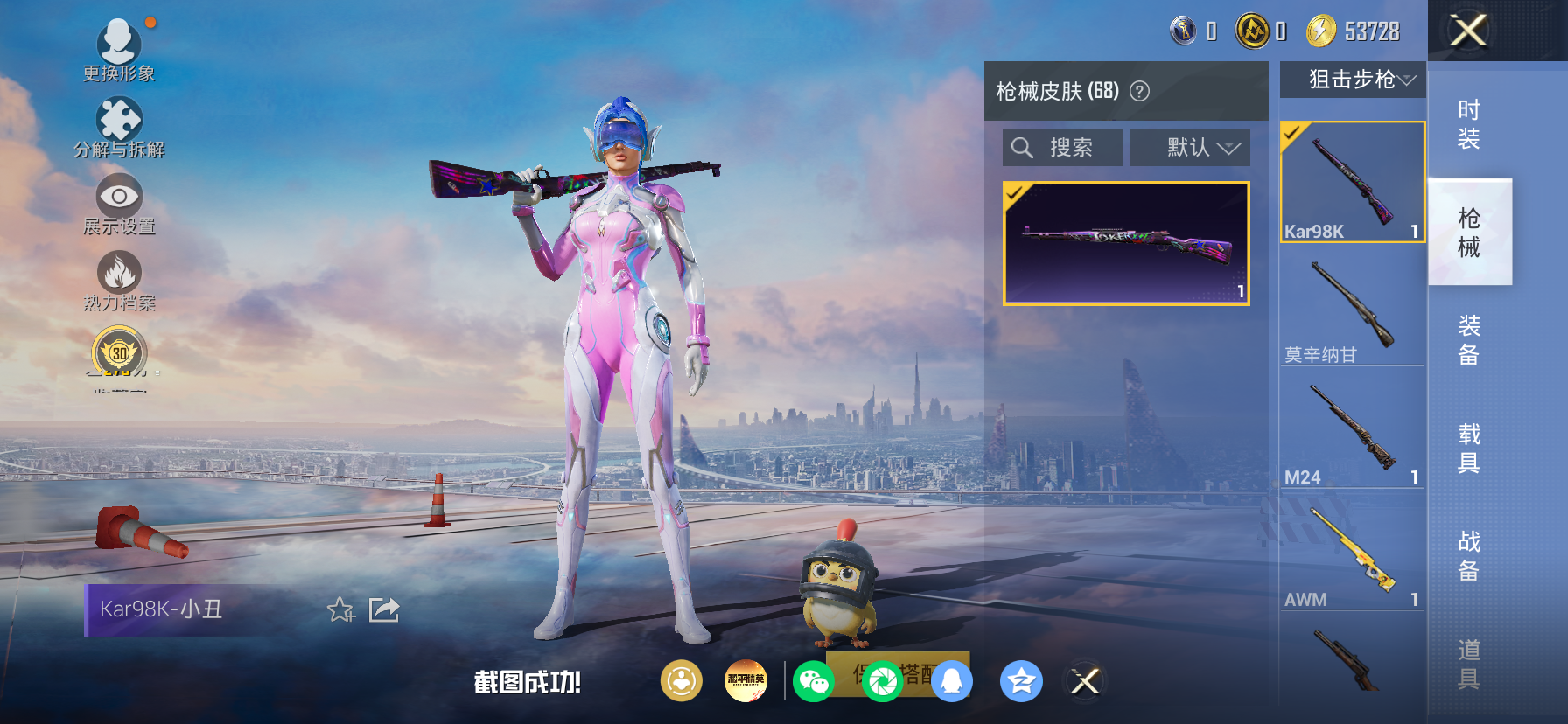Open the 和平精英 app share icon
This screenshot has width=1568, height=724.
[746, 681]
